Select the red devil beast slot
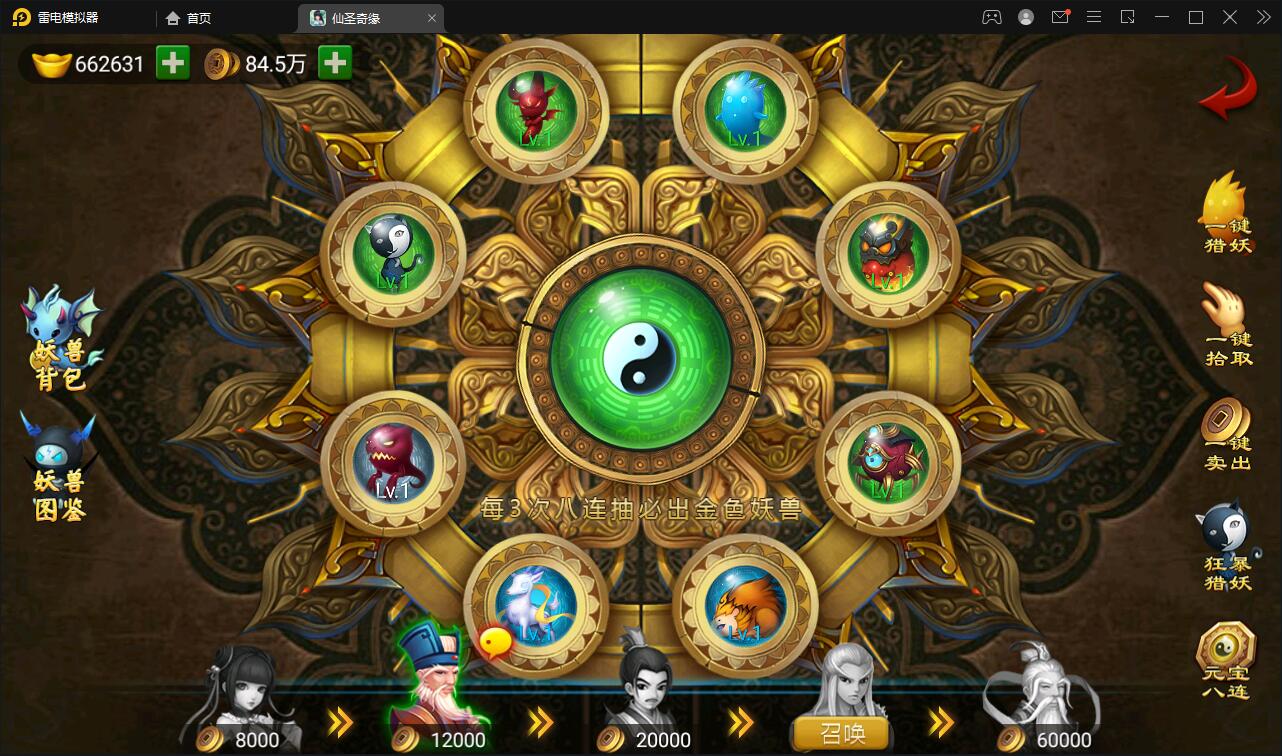The height and width of the screenshot is (756, 1282). tap(536, 110)
